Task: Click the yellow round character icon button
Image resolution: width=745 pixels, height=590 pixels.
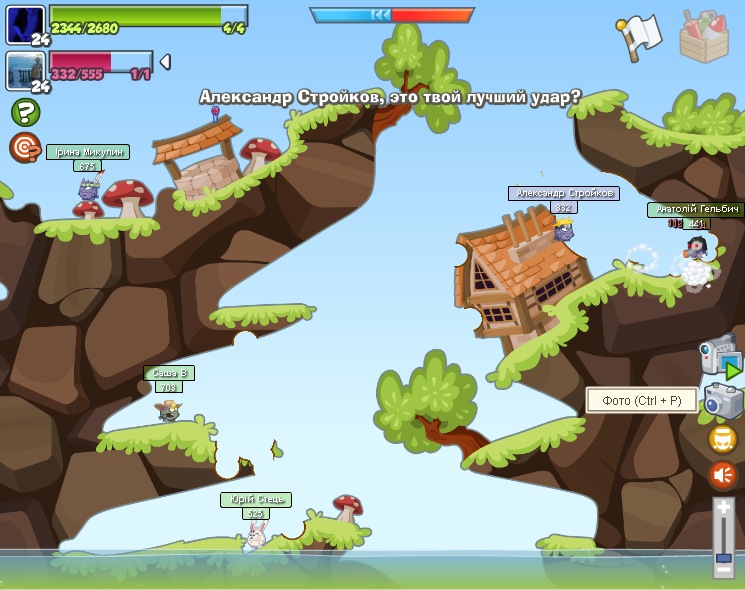Action: pyautogui.click(x=723, y=439)
